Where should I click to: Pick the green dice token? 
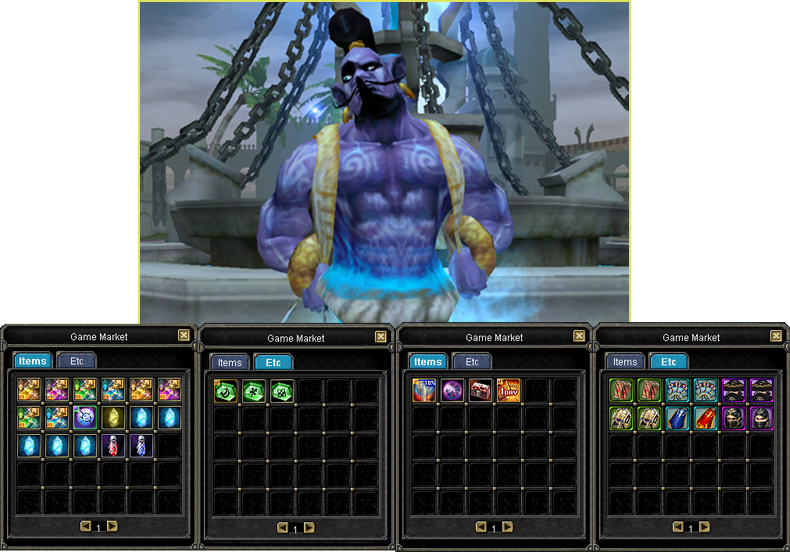pyautogui.click(x=280, y=390)
